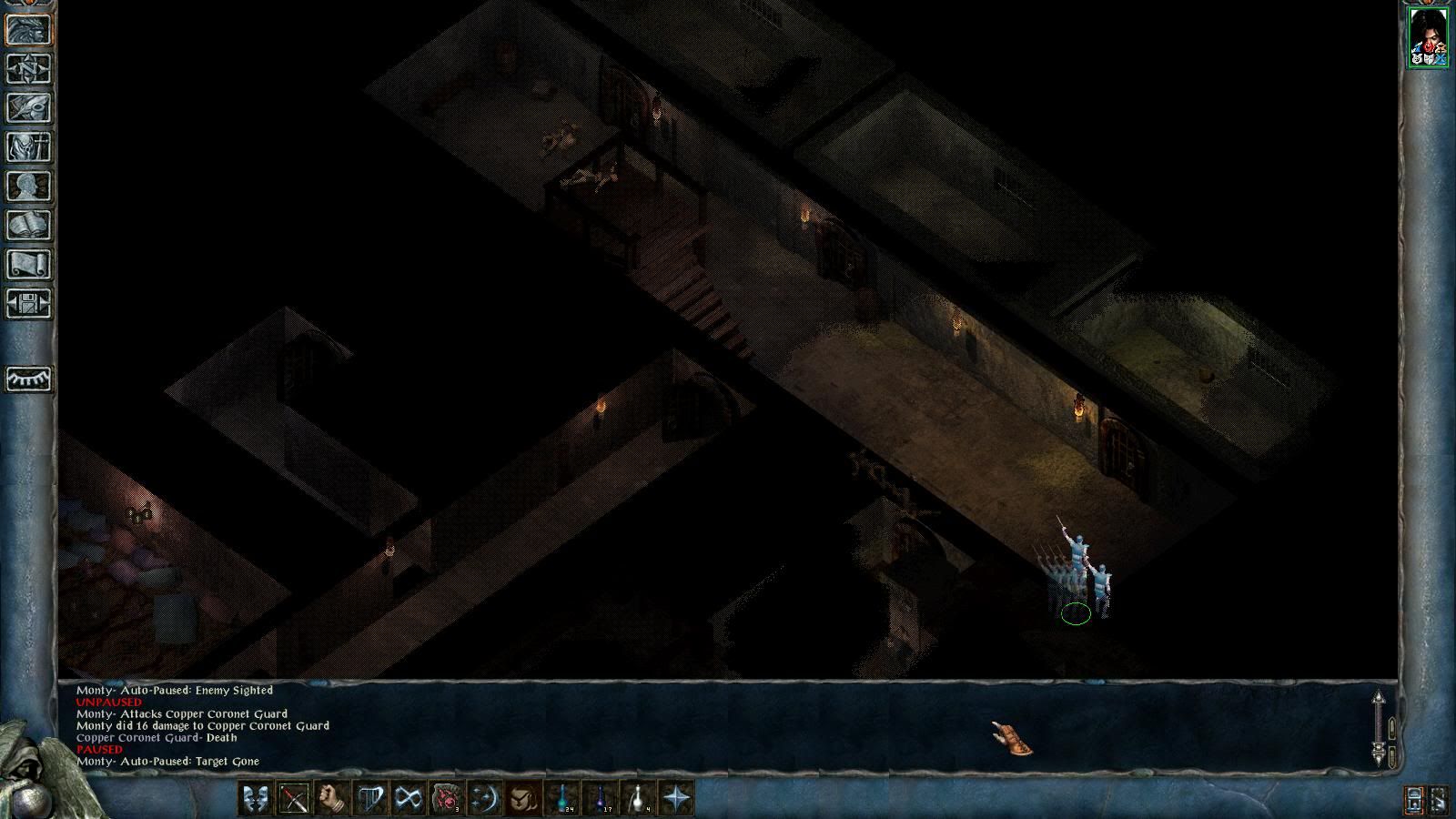This screenshot has height=819, width=1456.
Task: Open the red rune spell slot
Action: tap(447, 798)
